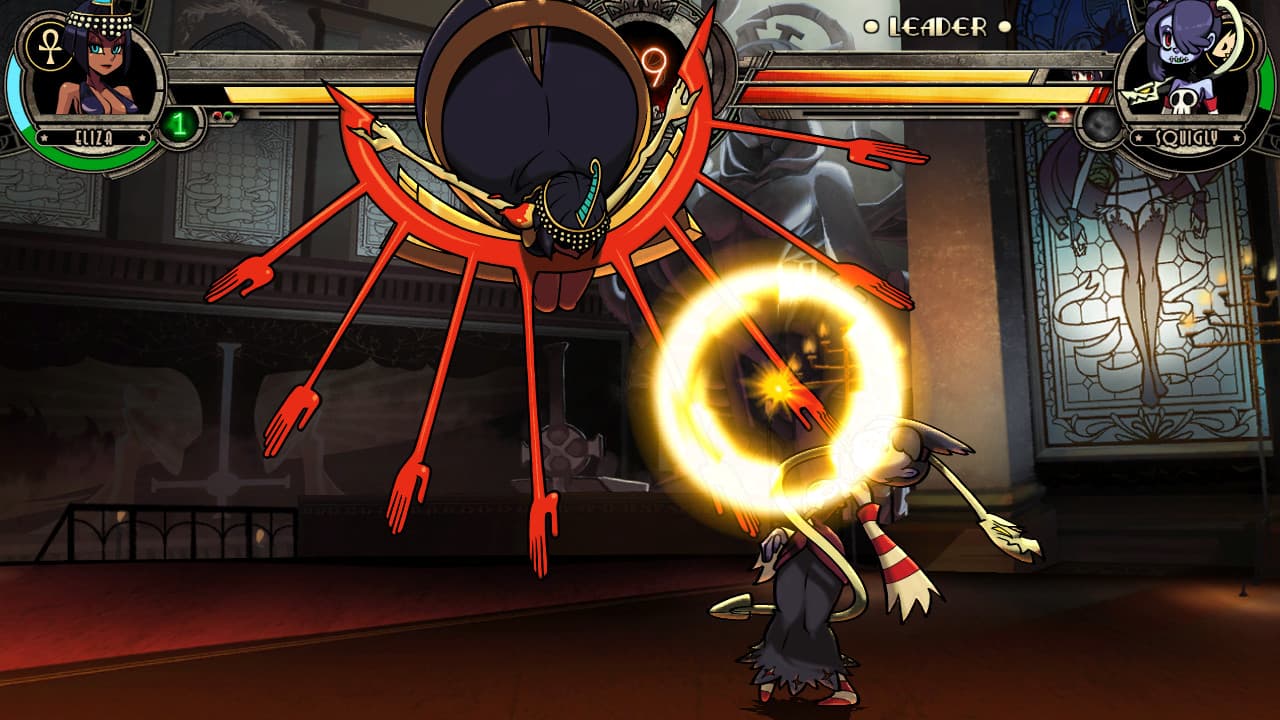This screenshot has height=720, width=1280.
Task: Select the ELIZA nameplate banner
Action: coord(93,136)
